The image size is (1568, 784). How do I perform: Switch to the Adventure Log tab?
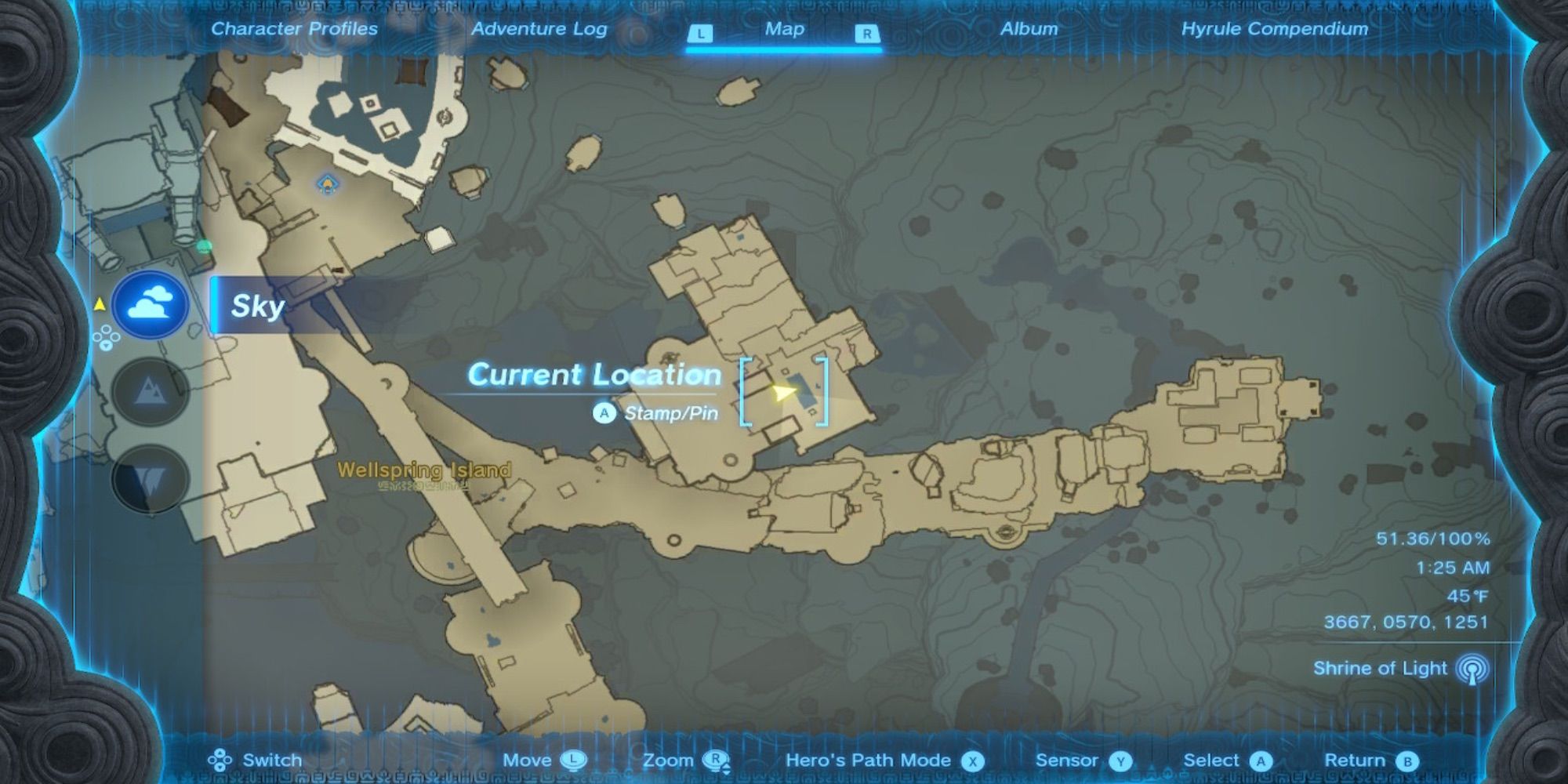[539, 29]
